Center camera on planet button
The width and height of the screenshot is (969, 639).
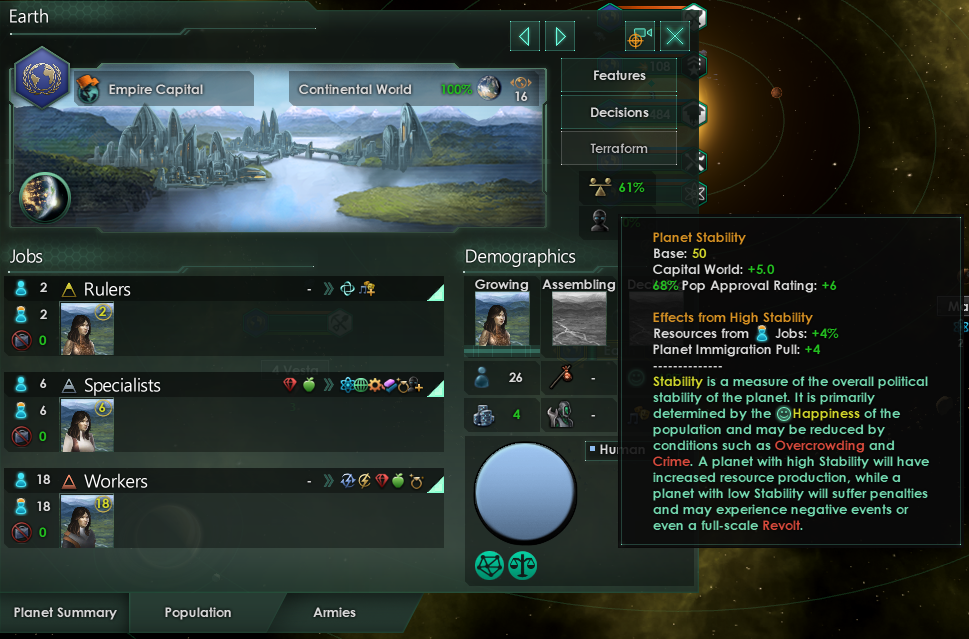(x=639, y=37)
